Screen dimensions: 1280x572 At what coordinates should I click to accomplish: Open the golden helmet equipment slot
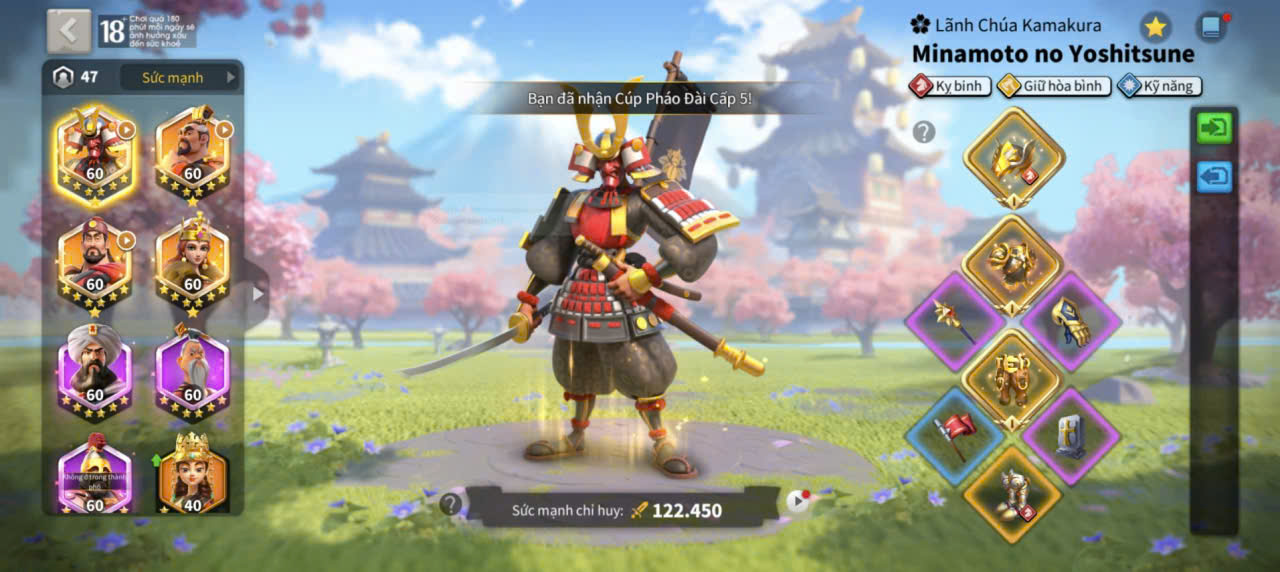click(x=1013, y=155)
